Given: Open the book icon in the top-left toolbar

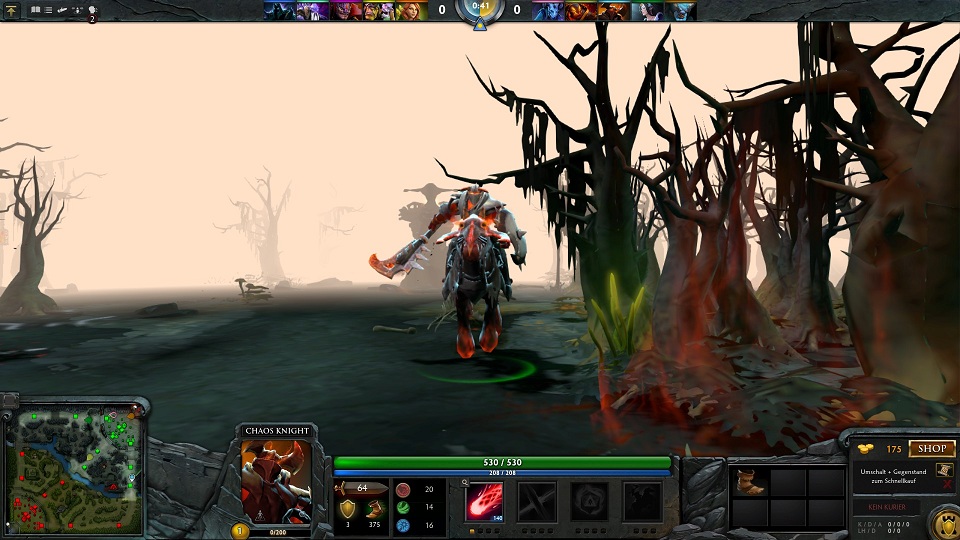Looking at the screenshot, I should [35, 10].
